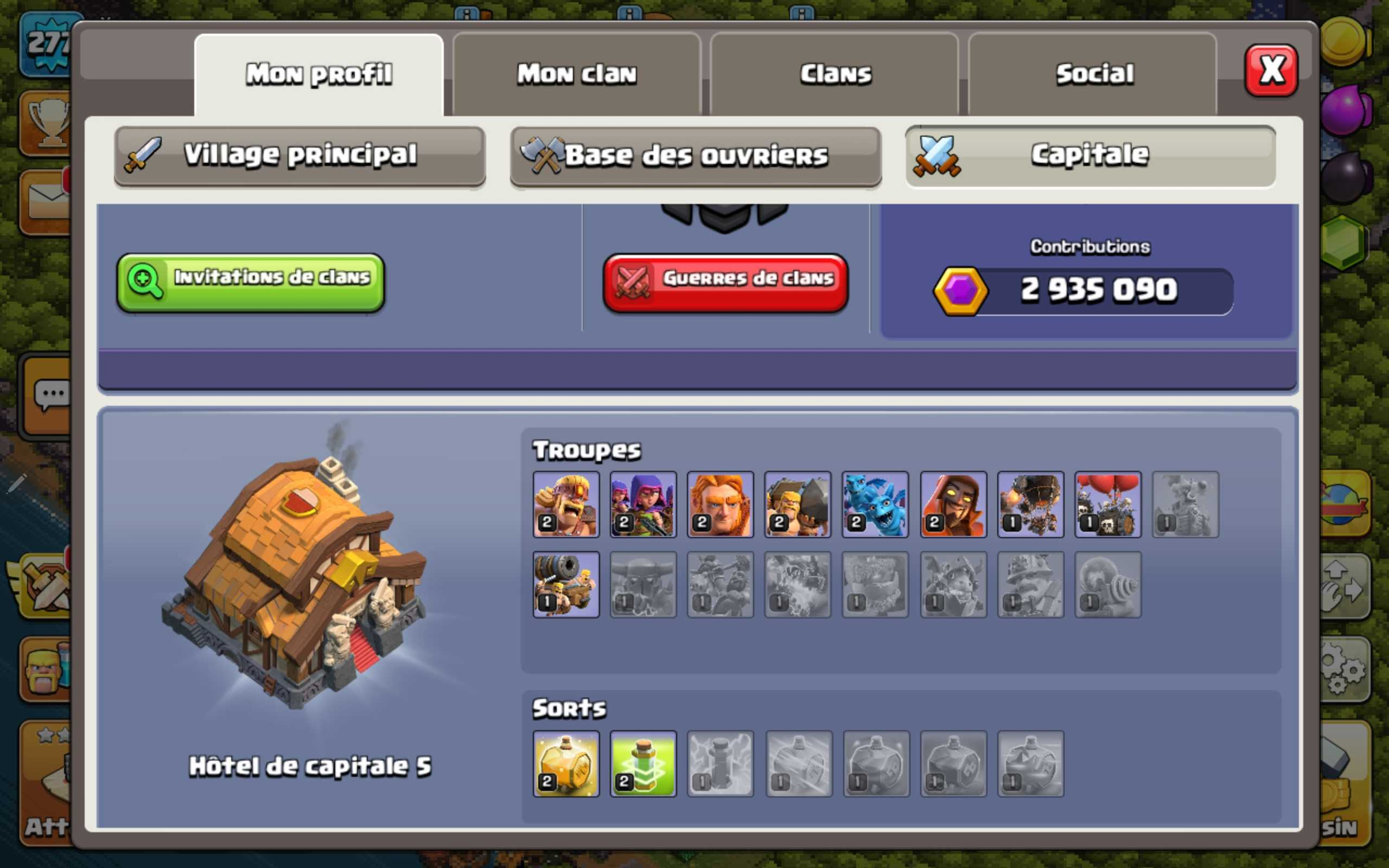The width and height of the screenshot is (1389, 868).
Task: Select the Healing spell under Sorts
Action: point(565,763)
